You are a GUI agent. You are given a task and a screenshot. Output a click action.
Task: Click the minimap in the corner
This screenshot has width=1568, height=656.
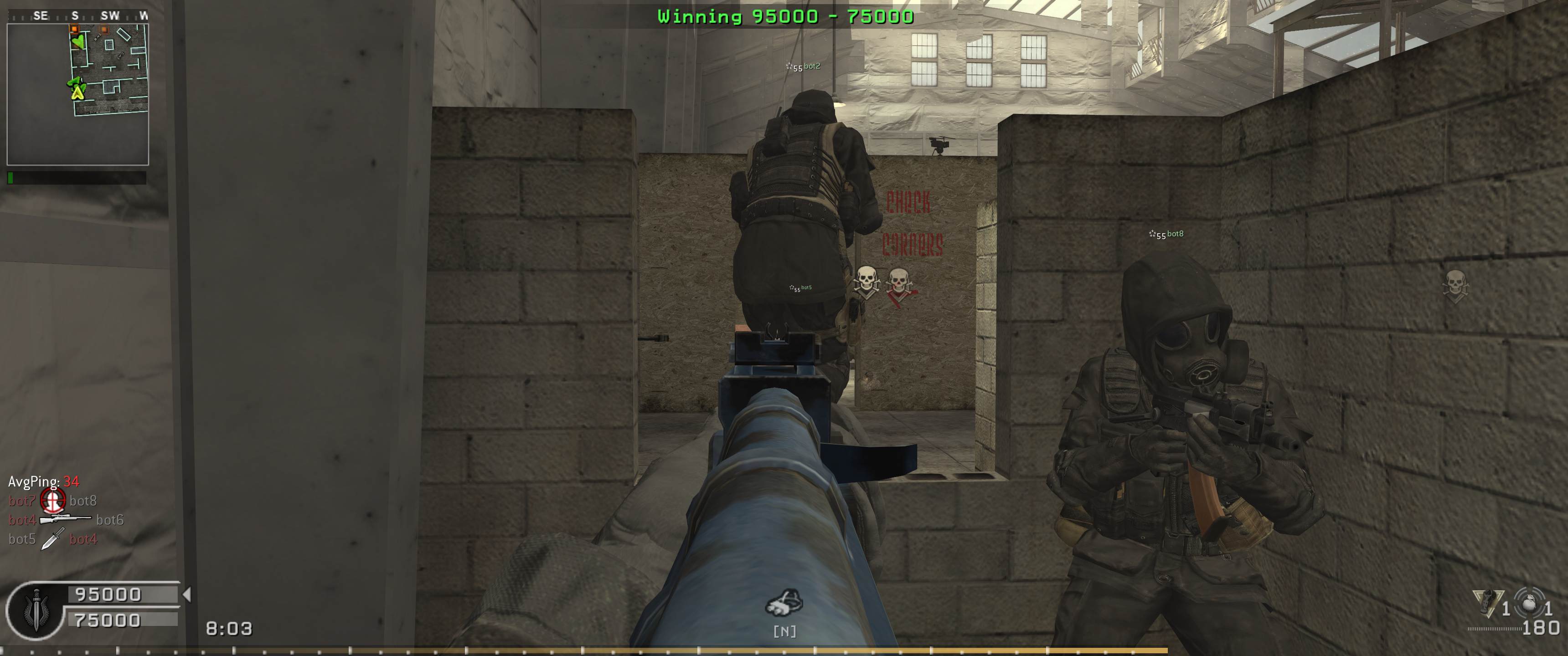(77, 94)
